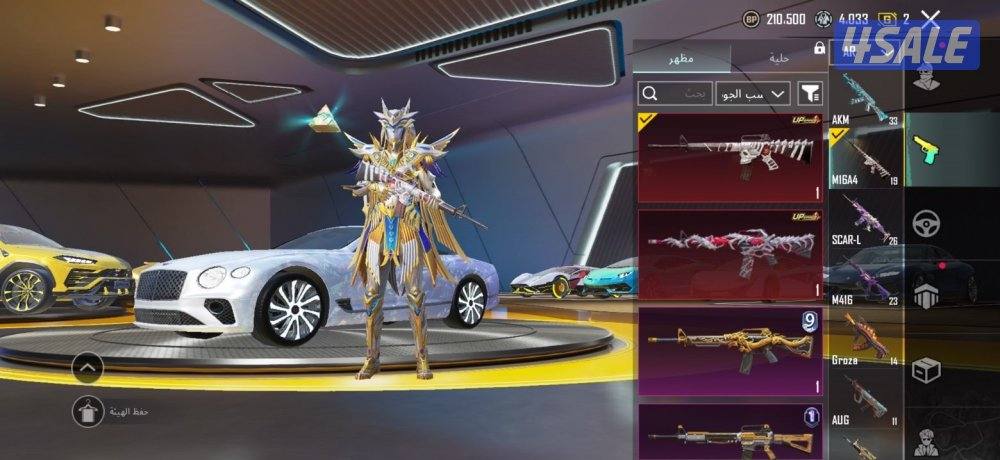Close the inventory screen with the X
This screenshot has width=1000, height=460.
pyautogui.click(x=931, y=18)
